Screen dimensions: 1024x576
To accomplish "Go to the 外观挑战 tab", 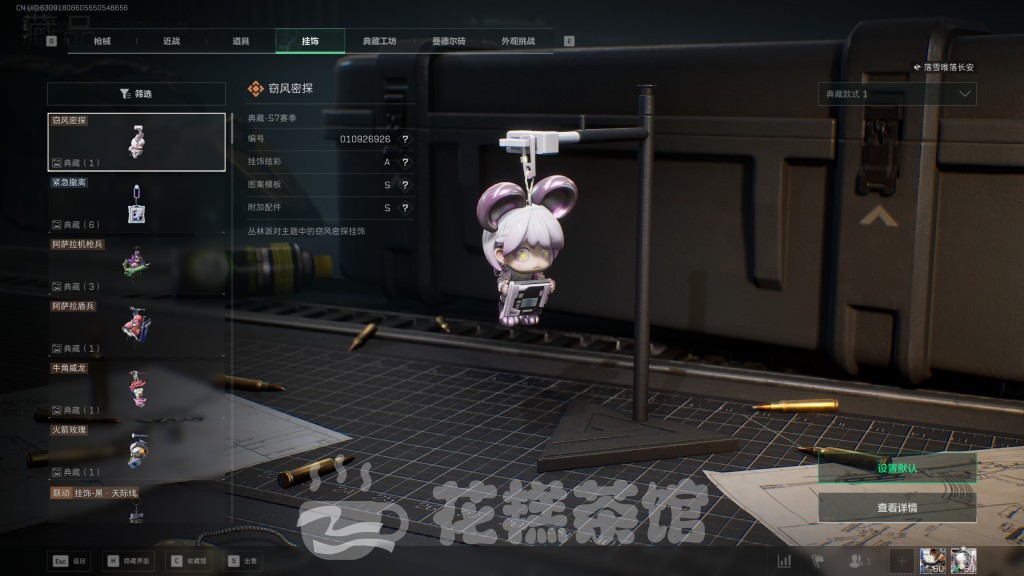I will [x=518, y=41].
